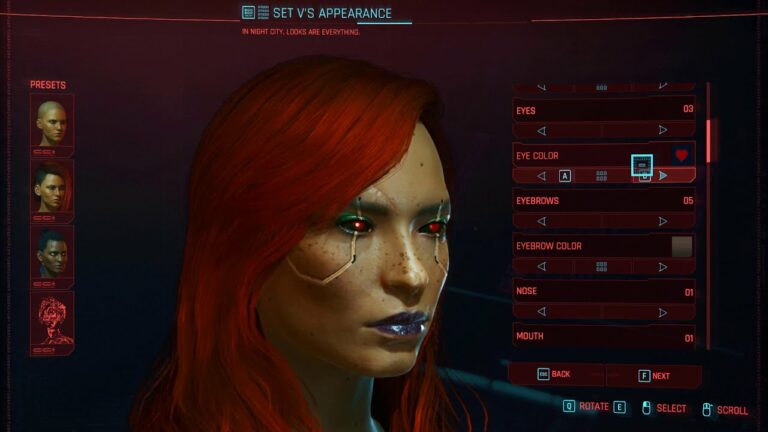The width and height of the screenshot is (768, 432).
Task: Click the previous Eyes style arrow
Action: (x=542, y=130)
